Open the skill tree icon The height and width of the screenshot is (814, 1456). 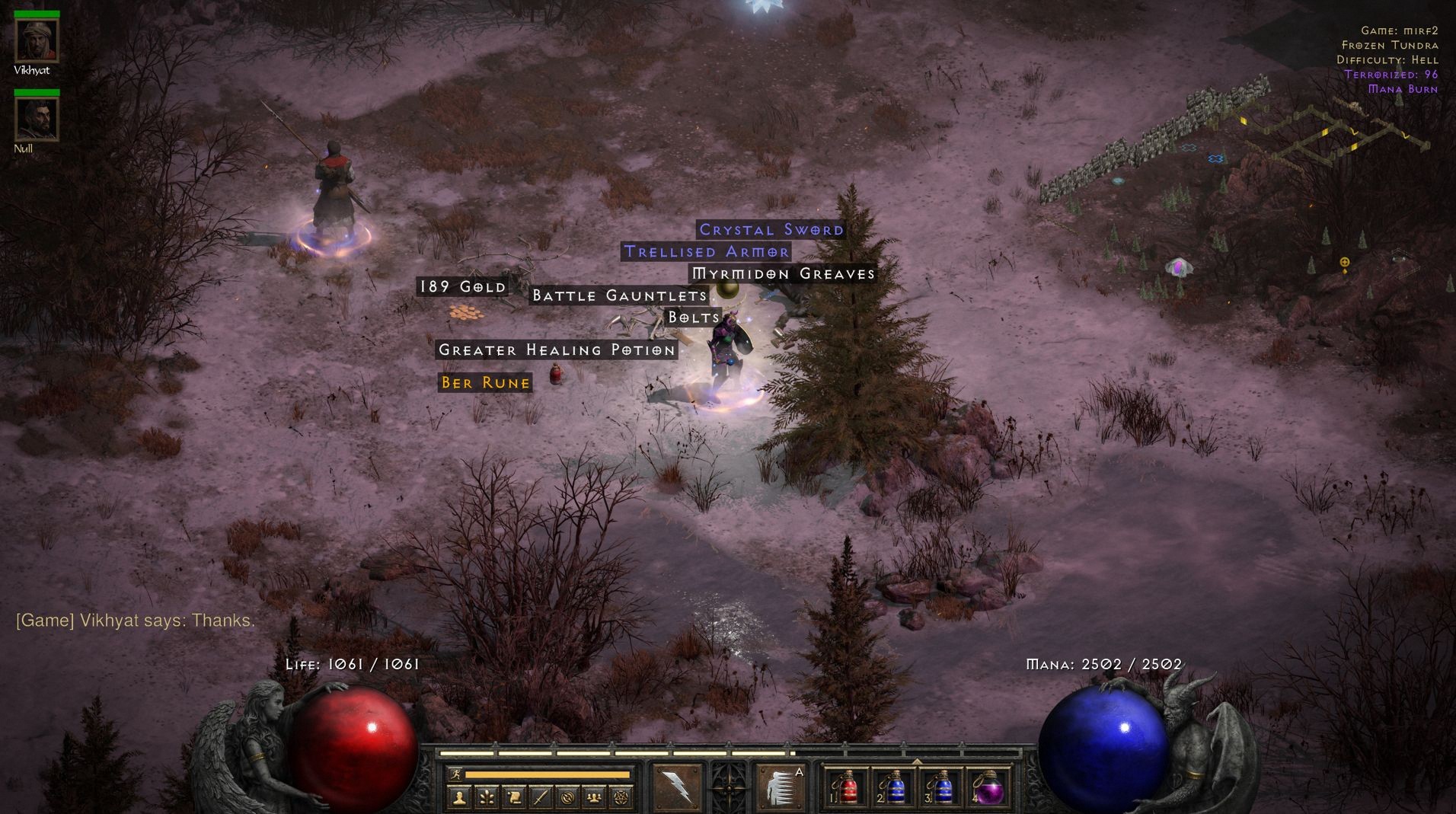(x=486, y=800)
